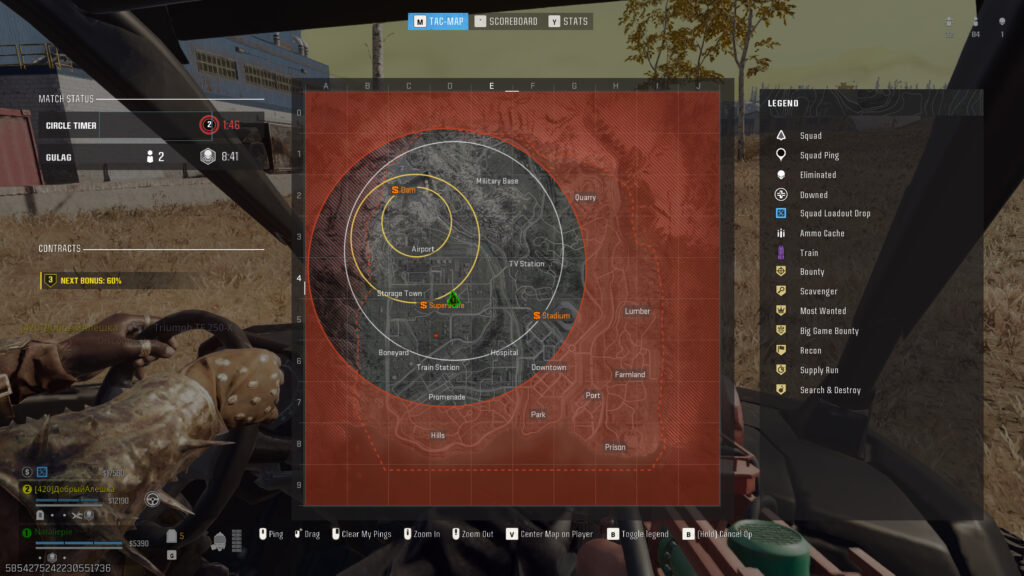The image size is (1024, 576).
Task: Select the Squad Loadout Drop legend entry
Action: [834, 213]
